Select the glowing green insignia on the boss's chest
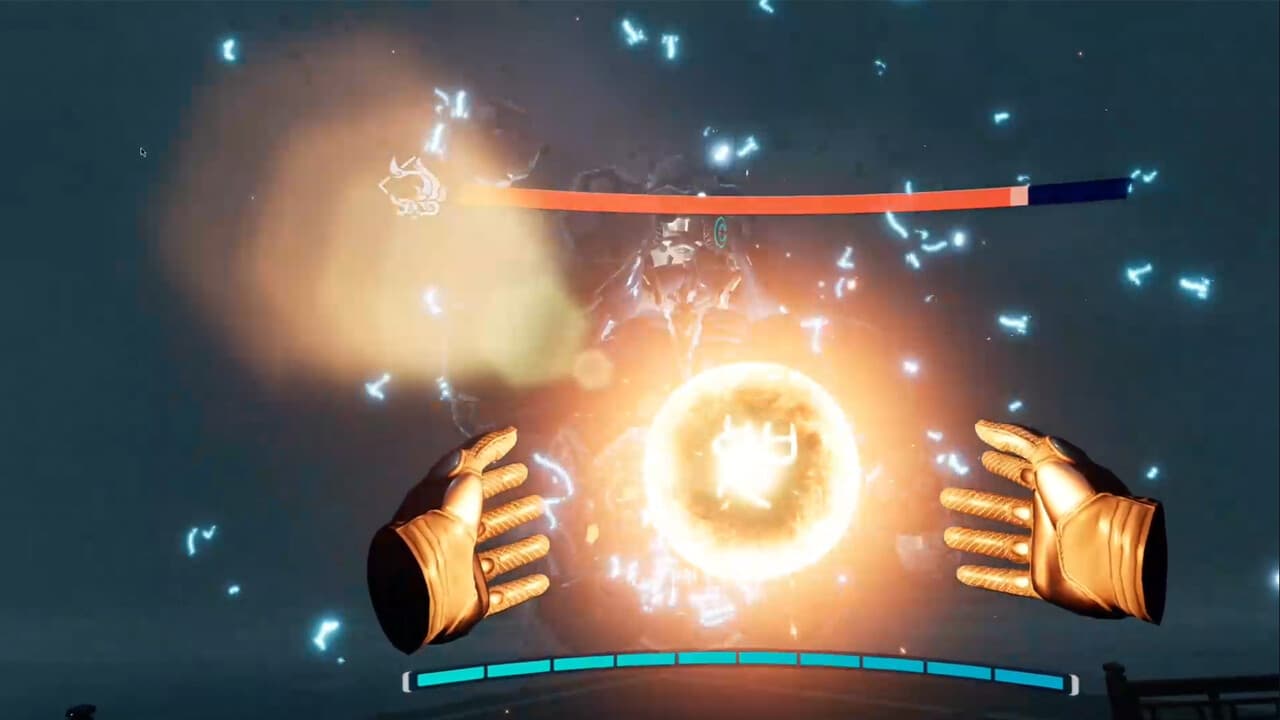Image resolution: width=1280 pixels, height=720 pixels. pos(720,231)
